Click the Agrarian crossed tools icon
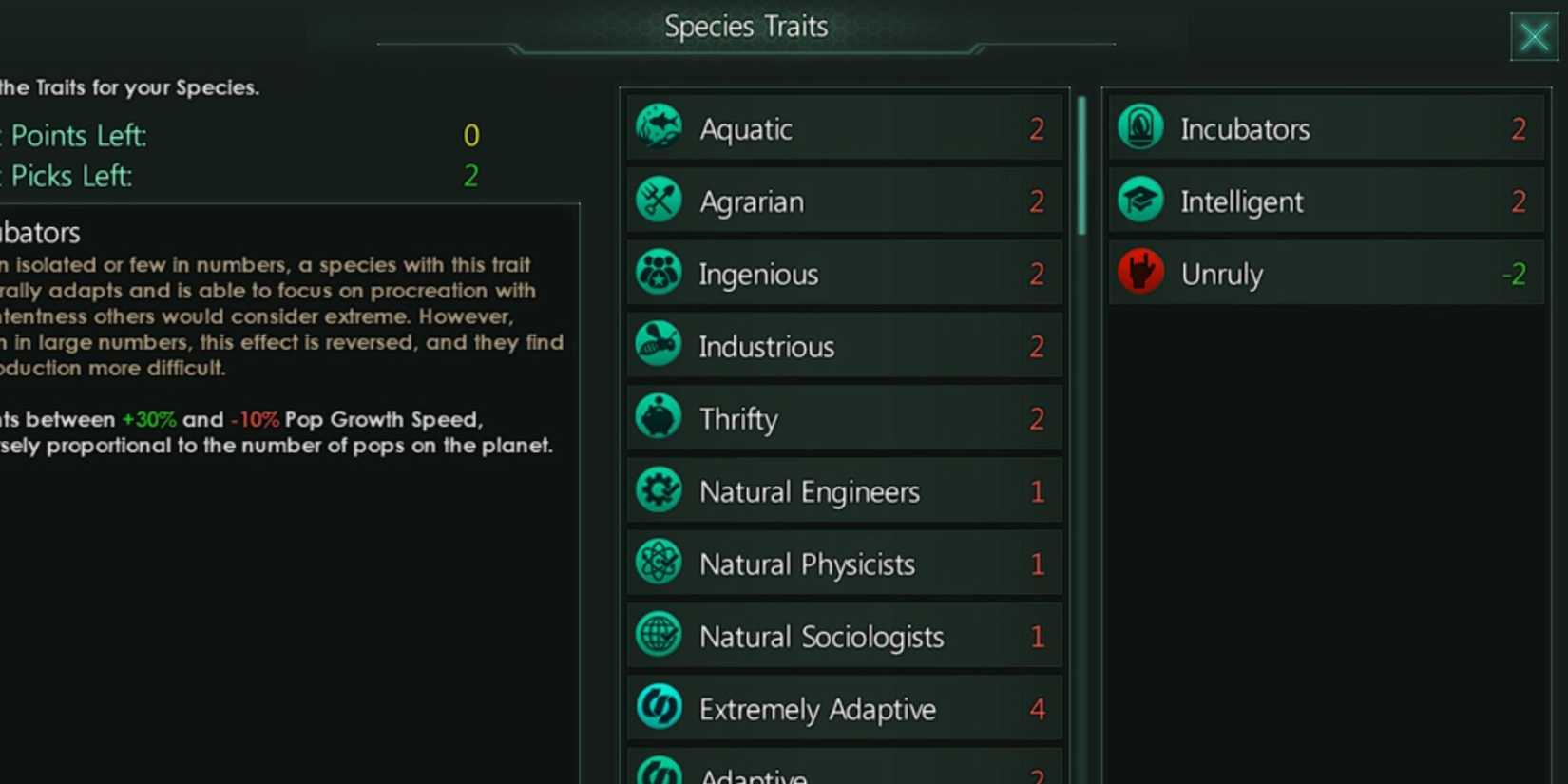Screen dimensions: 1568x784 pyautogui.click(x=659, y=201)
